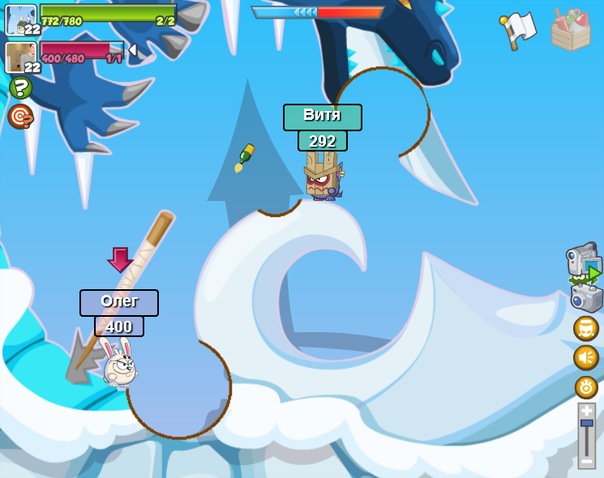Take a screenshot with the photo camera

click(585, 297)
